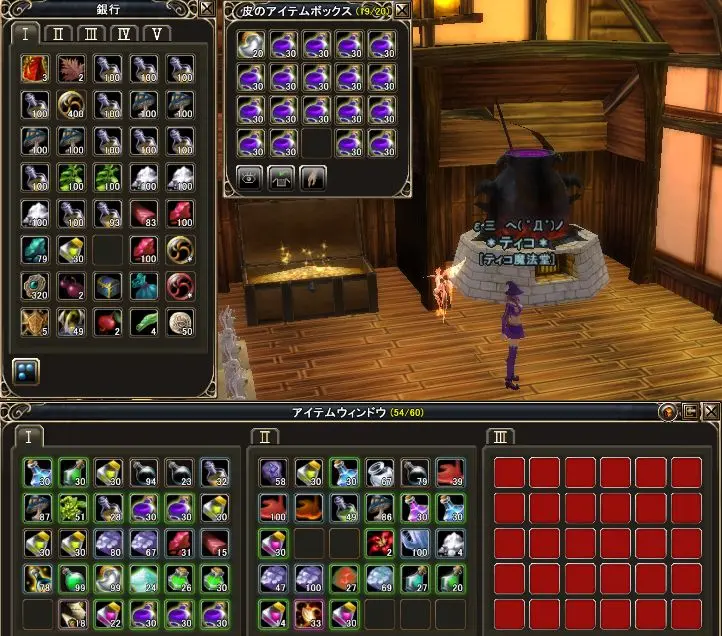Show bank tab V
The image size is (722, 636).
156,33
